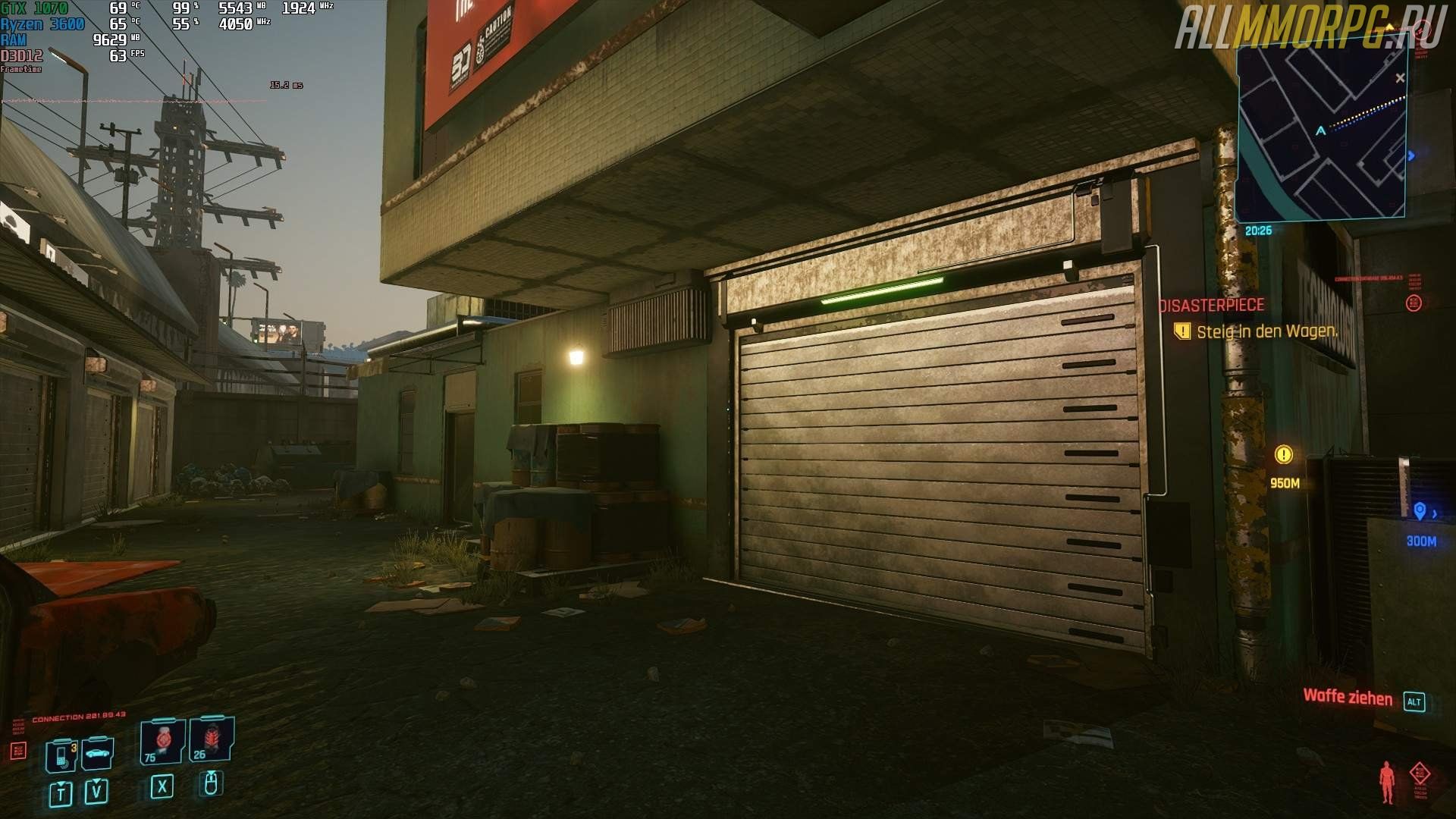
Task: Click the X marker on the minimap
Action: click(1400, 78)
